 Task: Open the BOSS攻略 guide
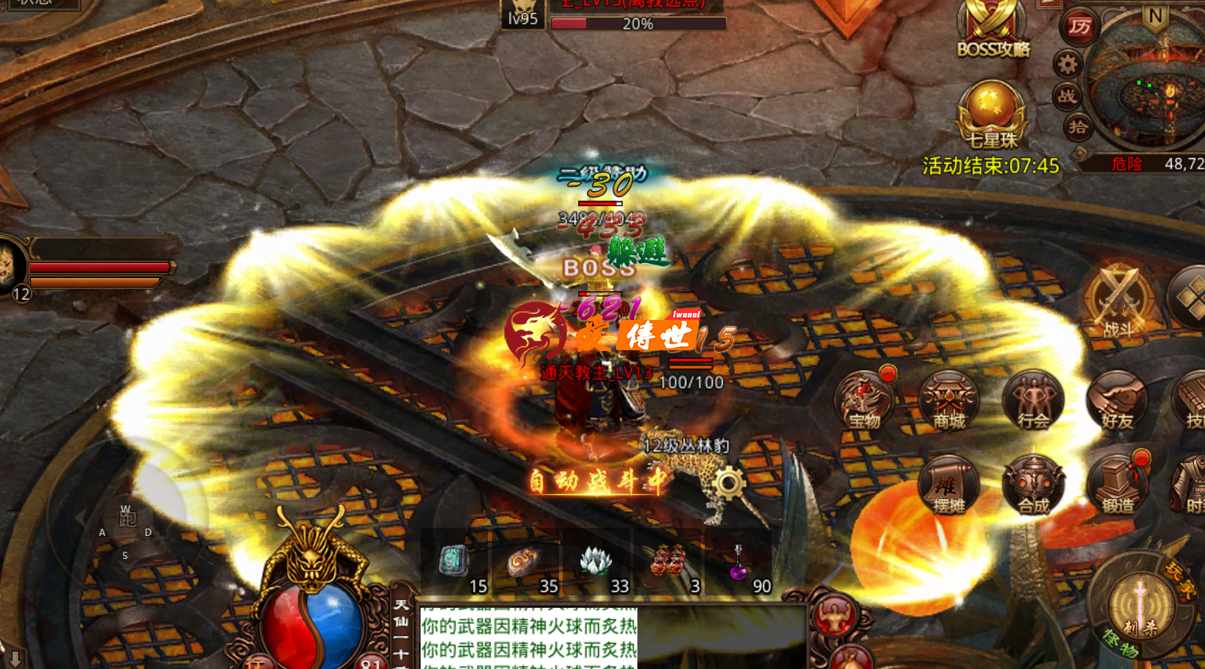click(992, 27)
